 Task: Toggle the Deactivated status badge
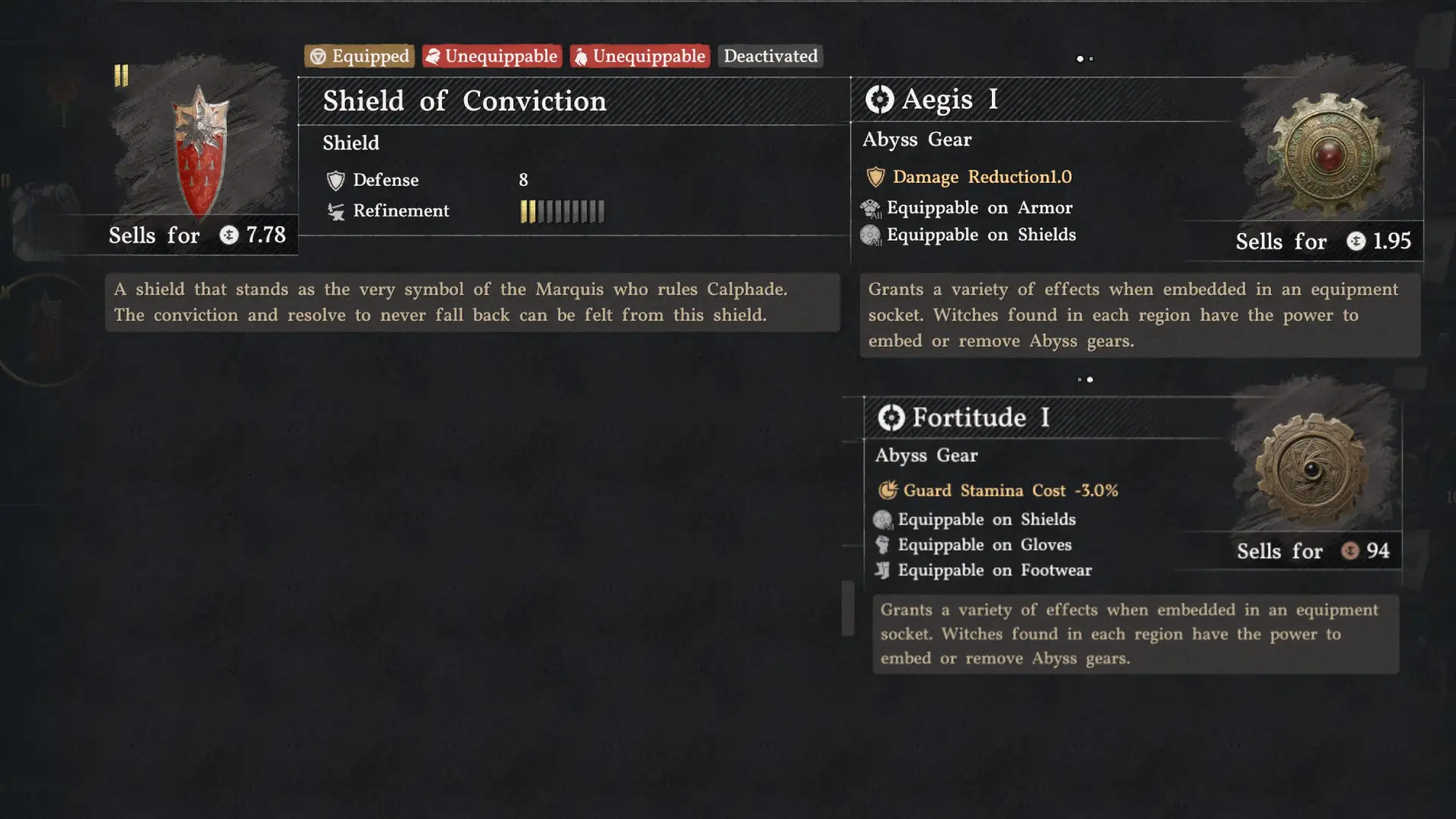click(770, 55)
